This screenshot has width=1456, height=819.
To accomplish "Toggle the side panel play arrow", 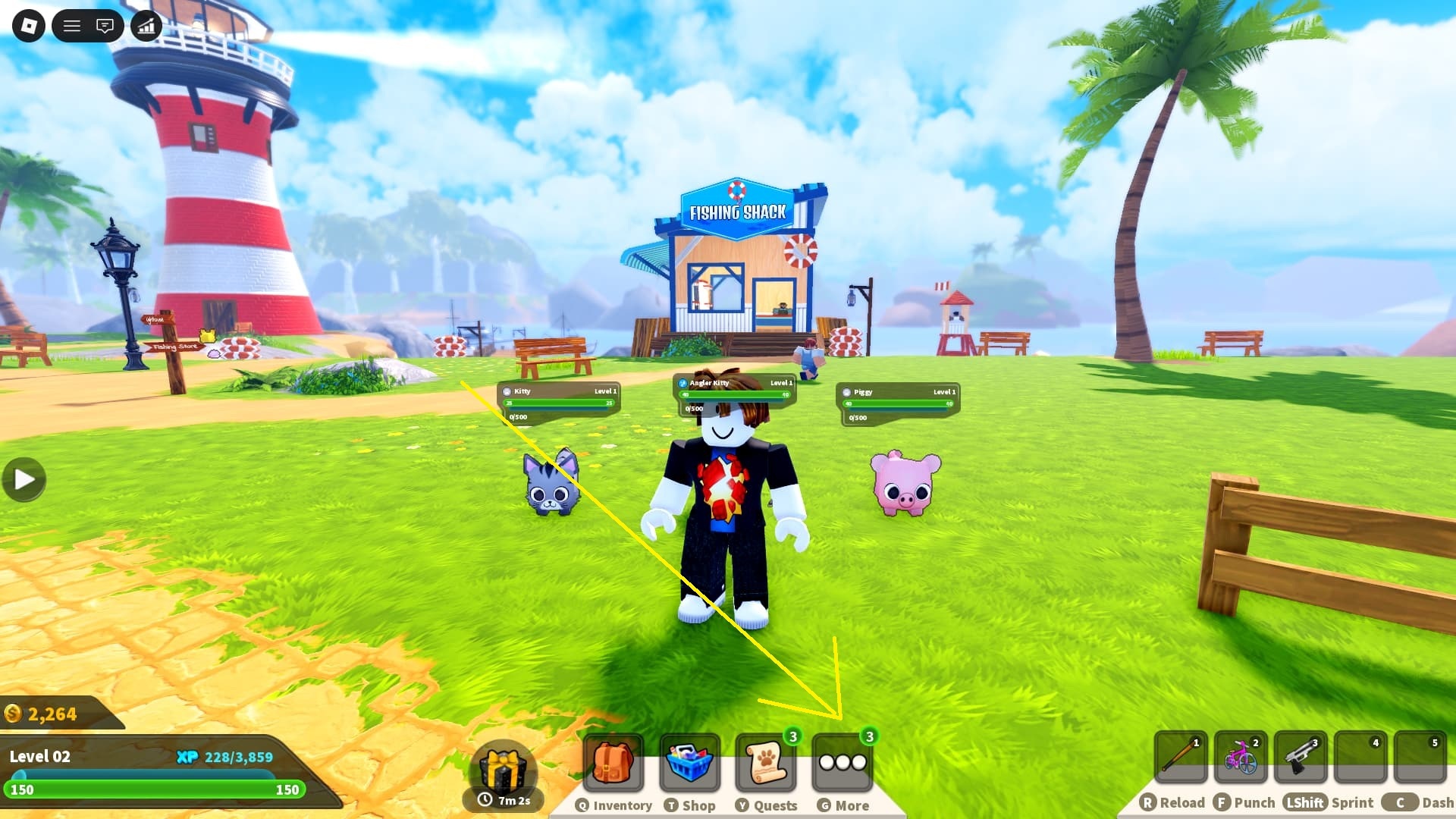I will (23, 478).
